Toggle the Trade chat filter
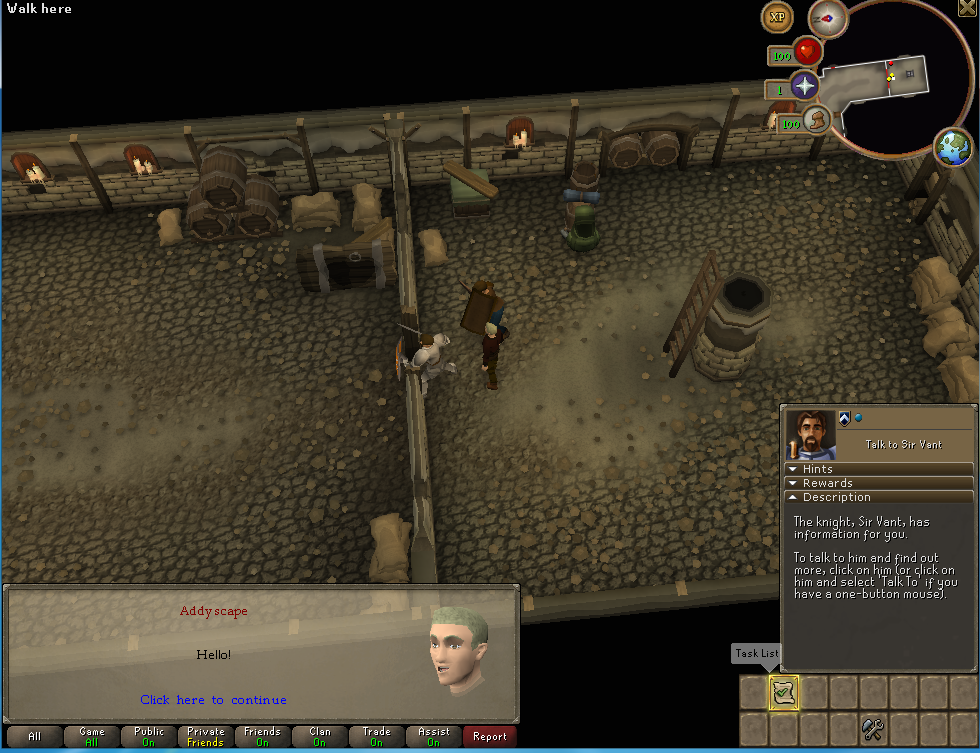 [x=377, y=737]
